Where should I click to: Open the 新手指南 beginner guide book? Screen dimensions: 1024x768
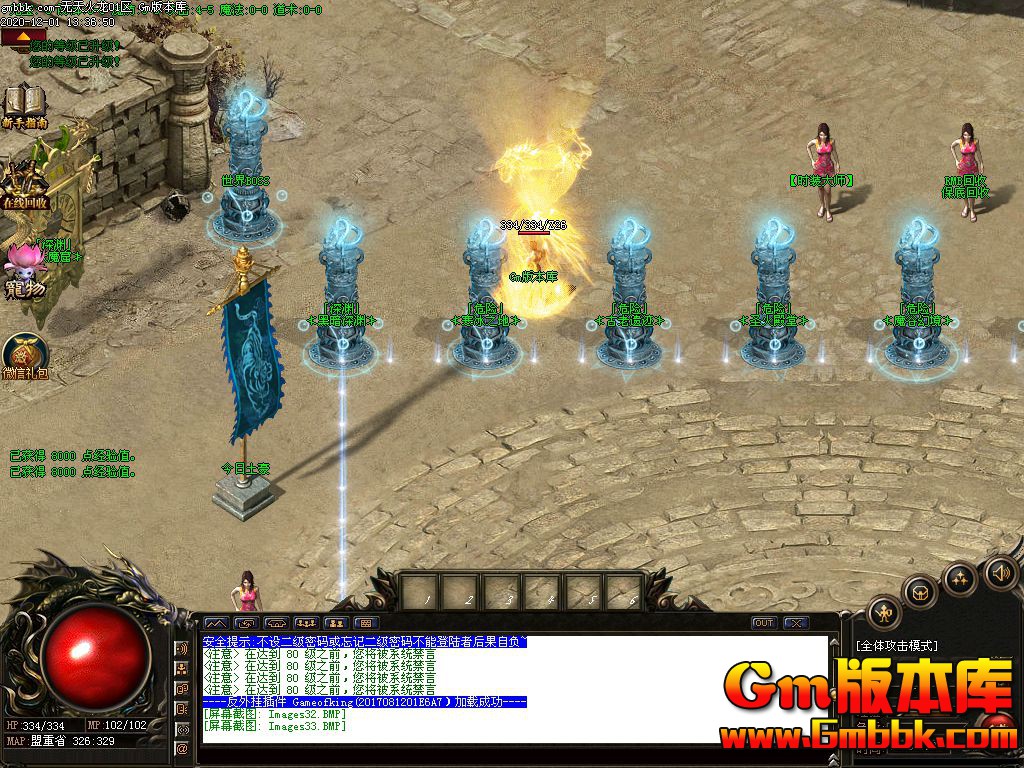point(24,104)
